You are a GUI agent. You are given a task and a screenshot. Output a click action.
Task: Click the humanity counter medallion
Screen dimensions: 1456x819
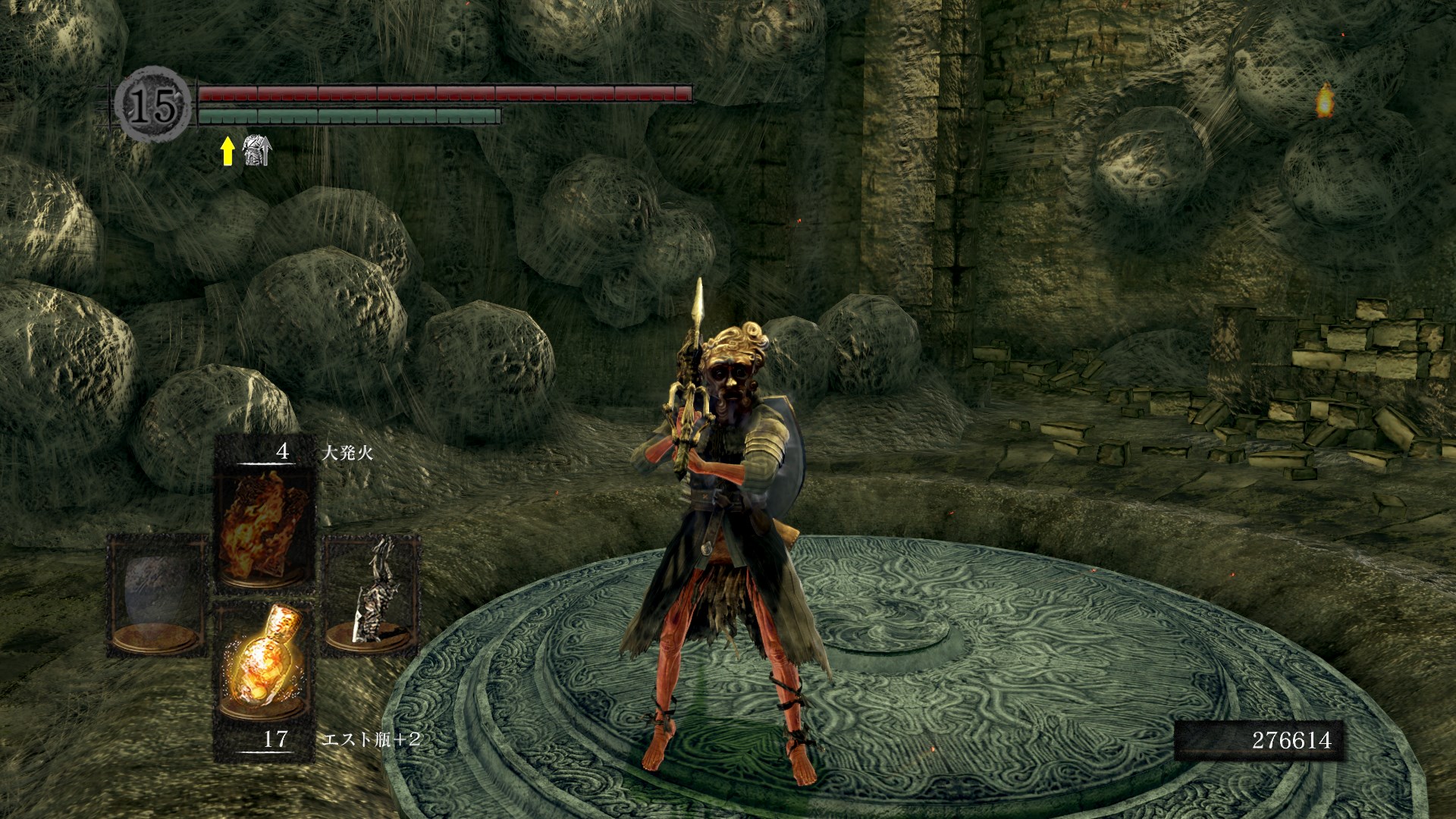152,105
